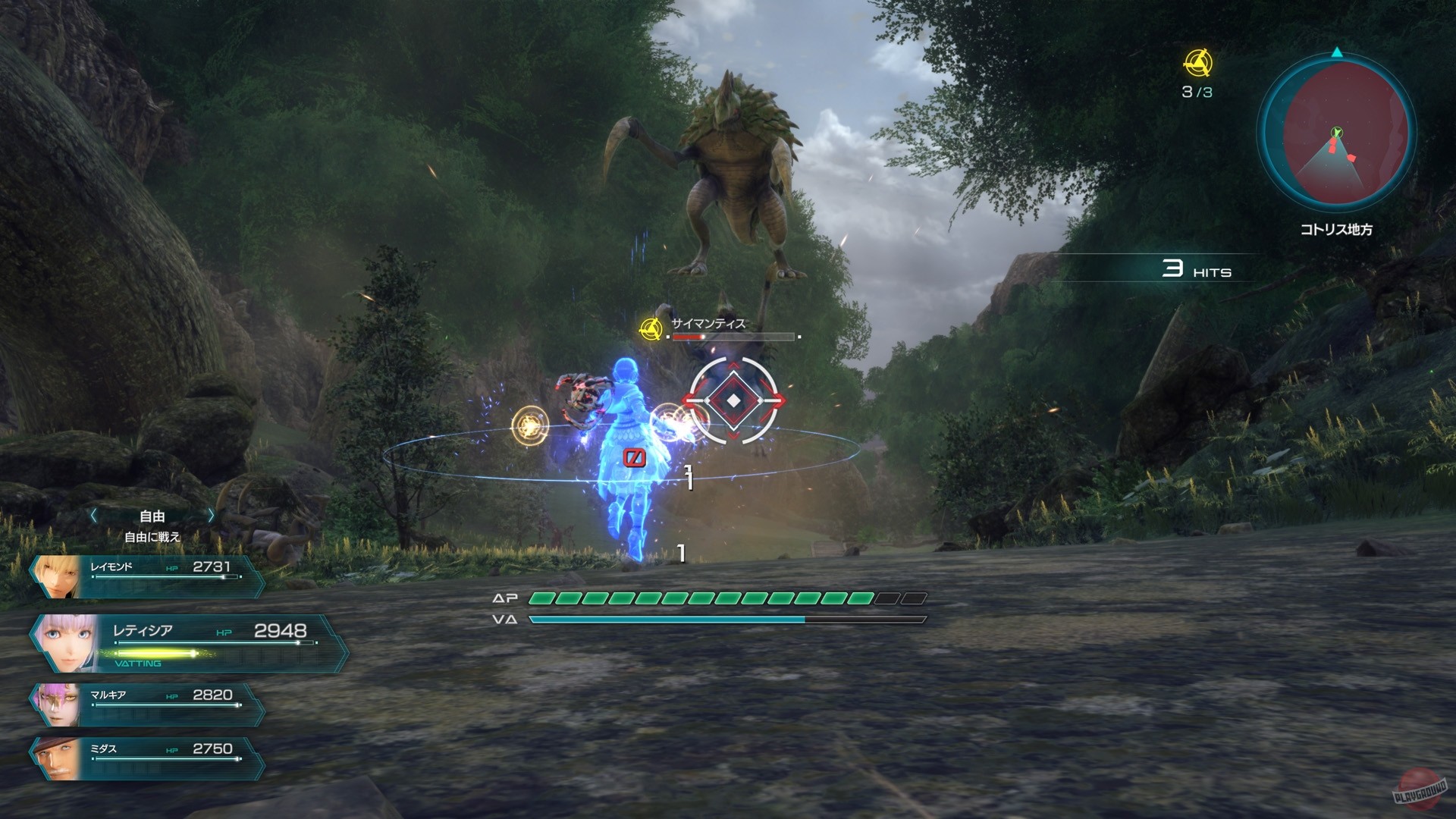Click the right arrow beside 自由
1456x819 pixels.
click(210, 516)
